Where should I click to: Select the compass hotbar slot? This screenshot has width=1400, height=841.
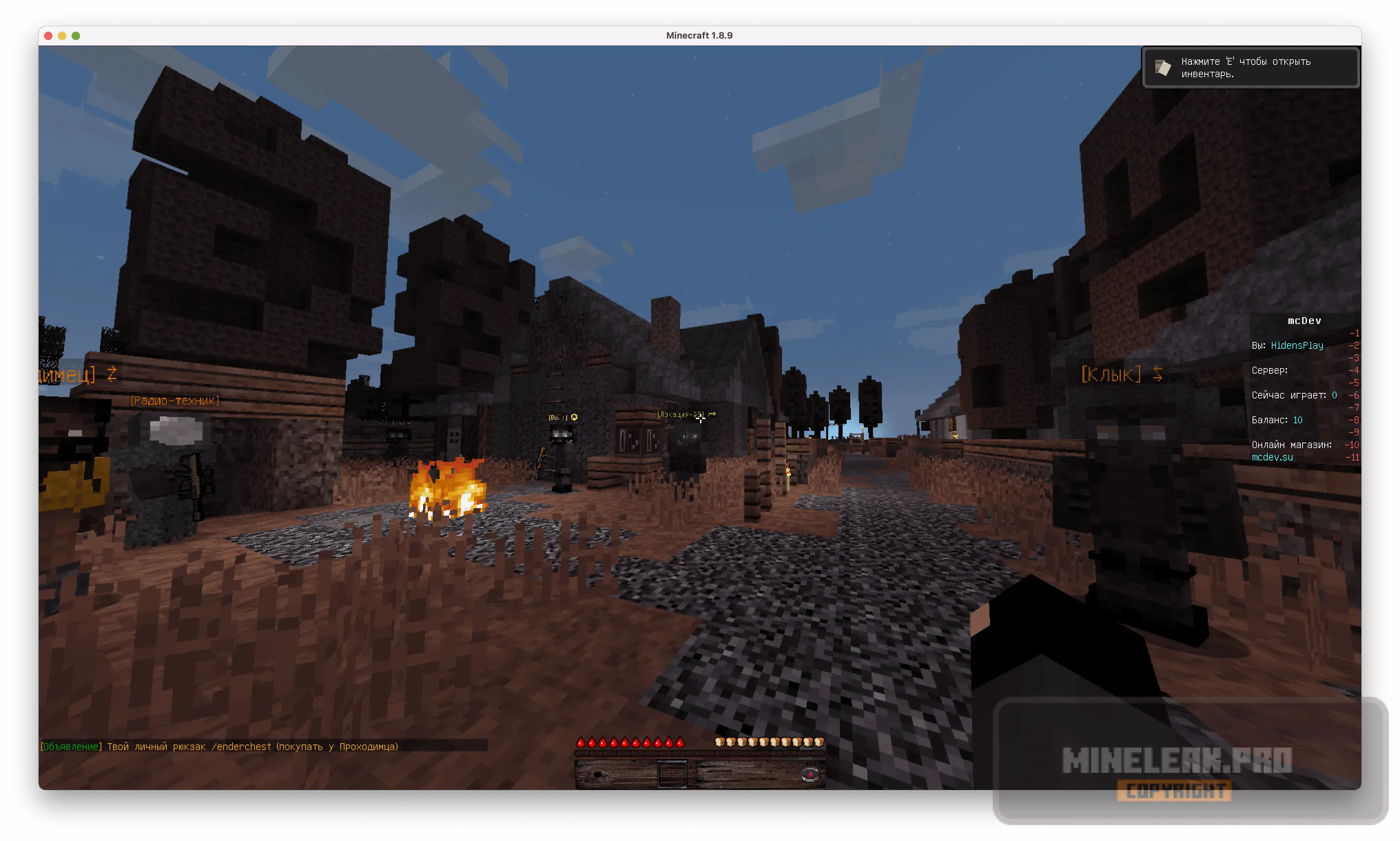click(810, 775)
